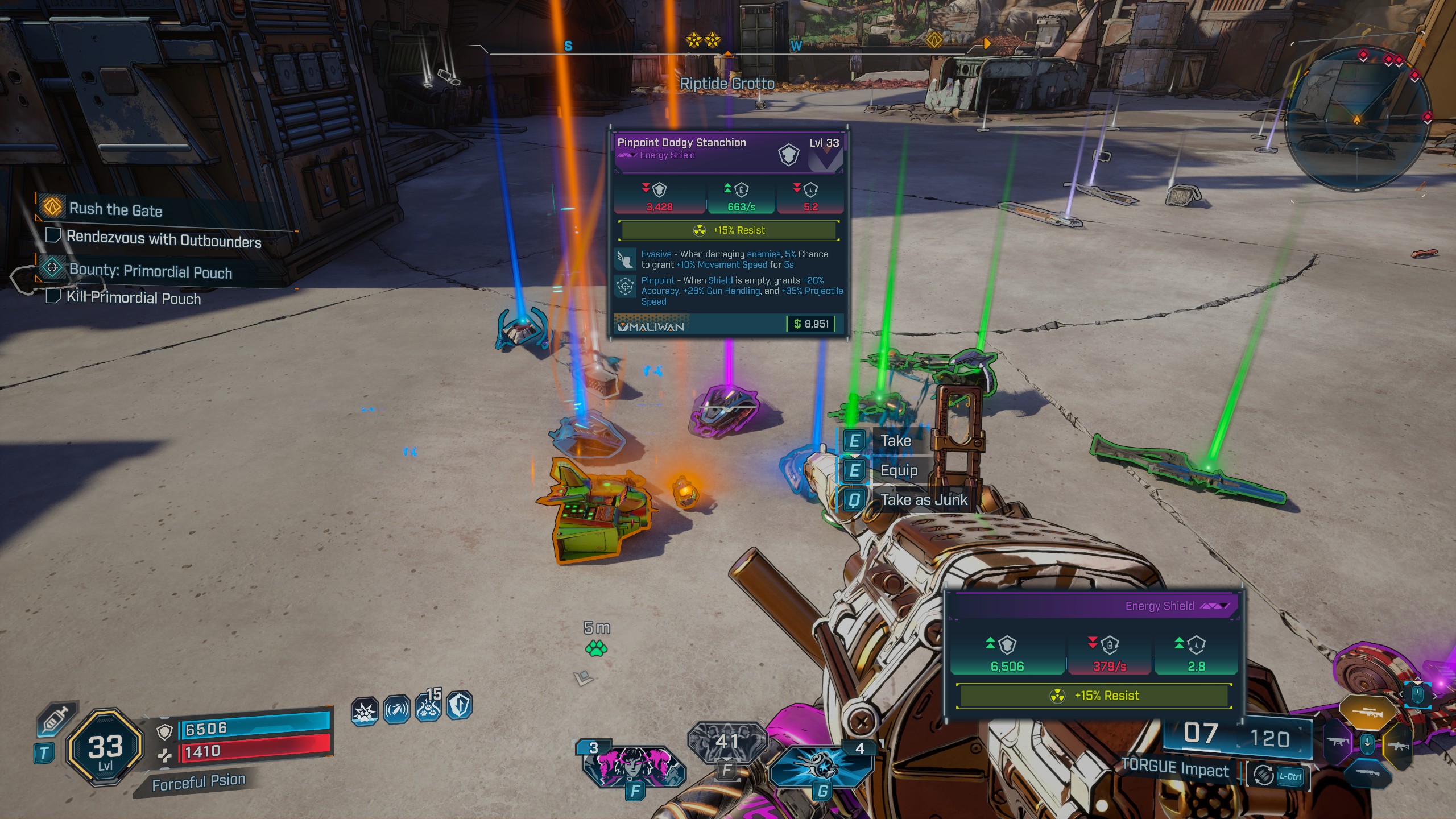
Task: Click the circular minimap
Action: [1356, 118]
